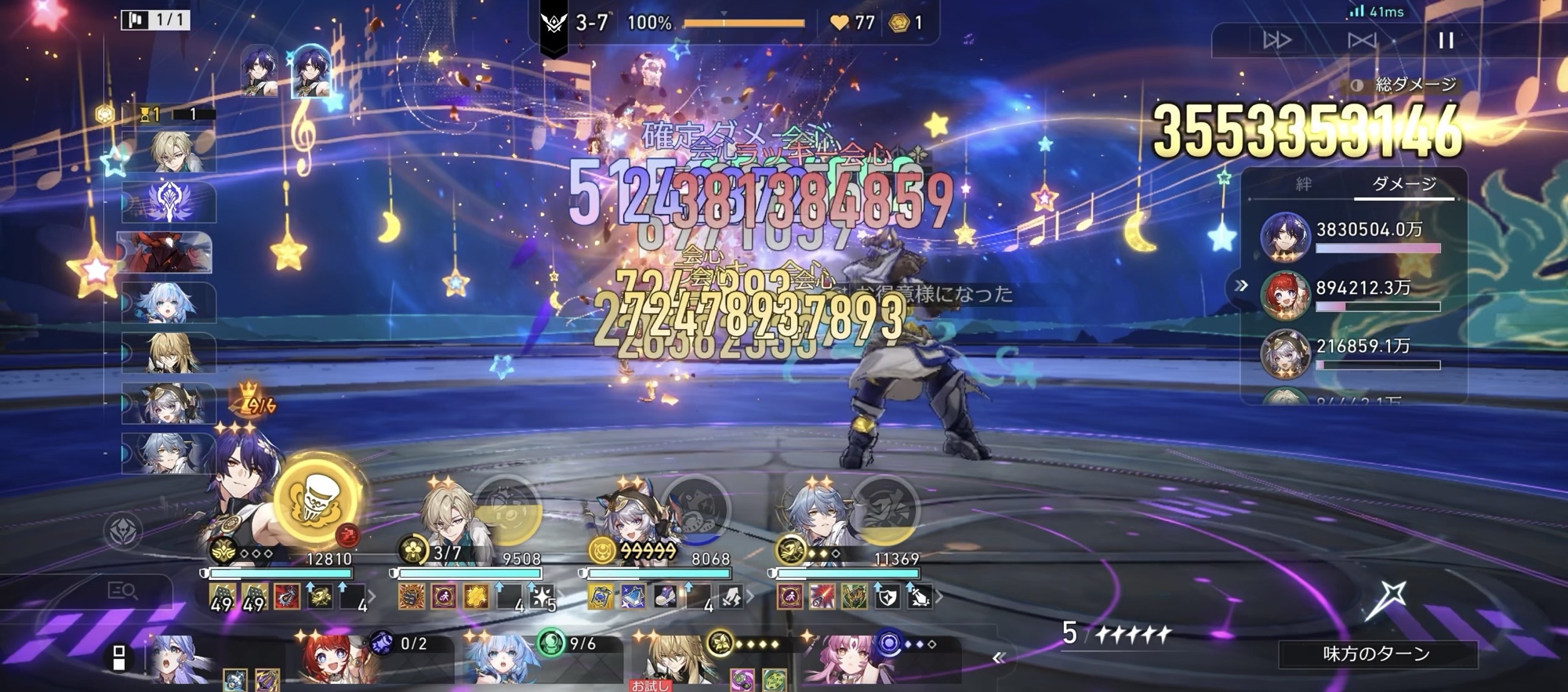Choose the blonde character's portrait in turn order
Viewport: 1568px width, 692px height.
pyautogui.click(x=169, y=151)
